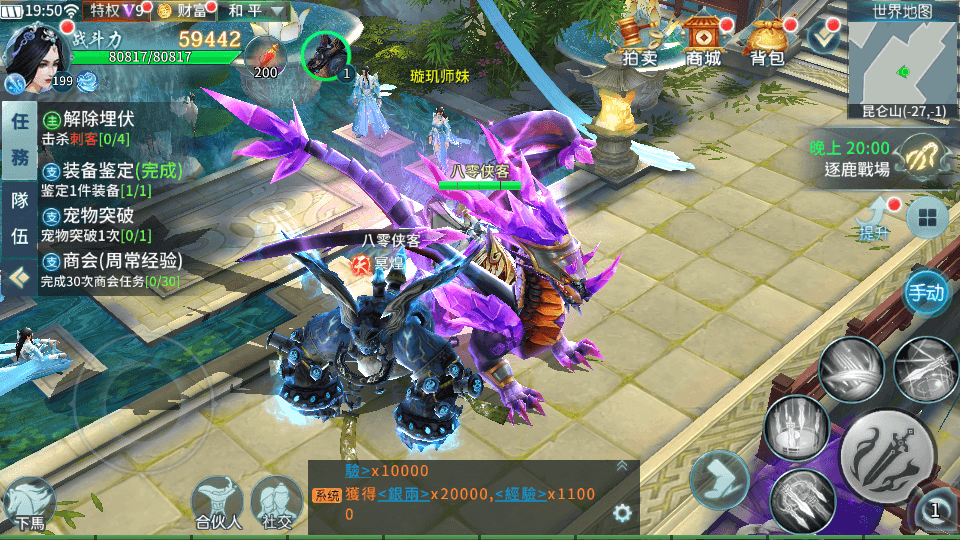
Task: Open the 商城 shop
Action: coord(703,42)
